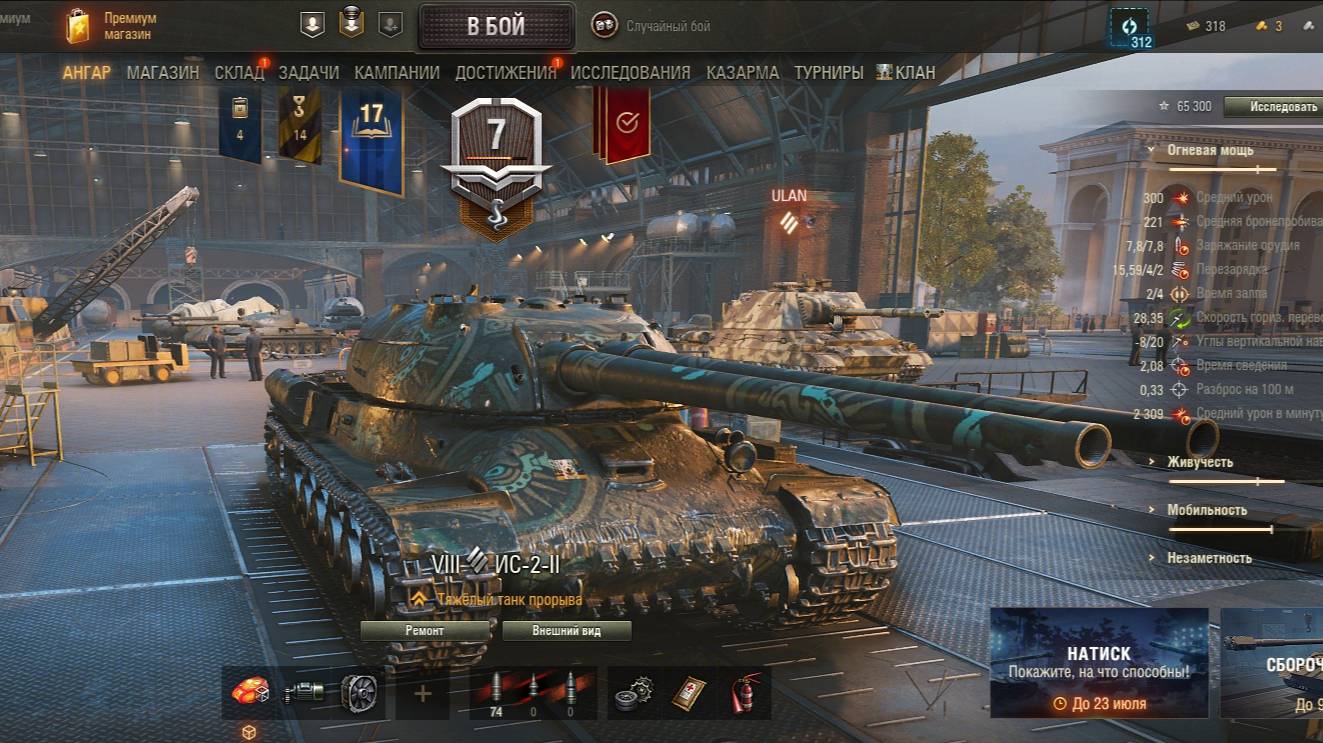This screenshot has height=743, width=1323.
Task: Switch to the МАГАЗИН tab
Action: point(163,73)
